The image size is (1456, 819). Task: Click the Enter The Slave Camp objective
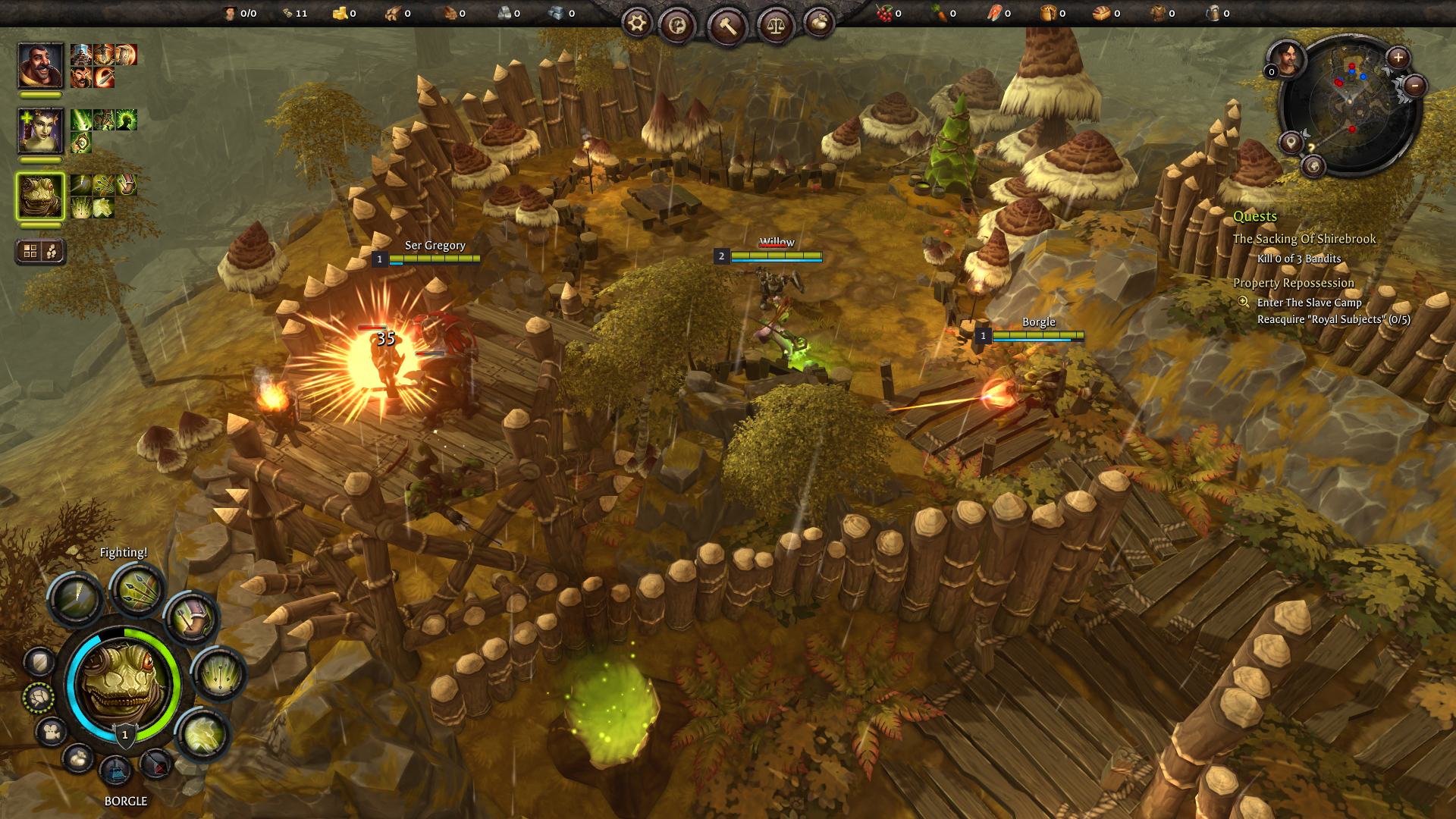click(x=1309, y=303)
